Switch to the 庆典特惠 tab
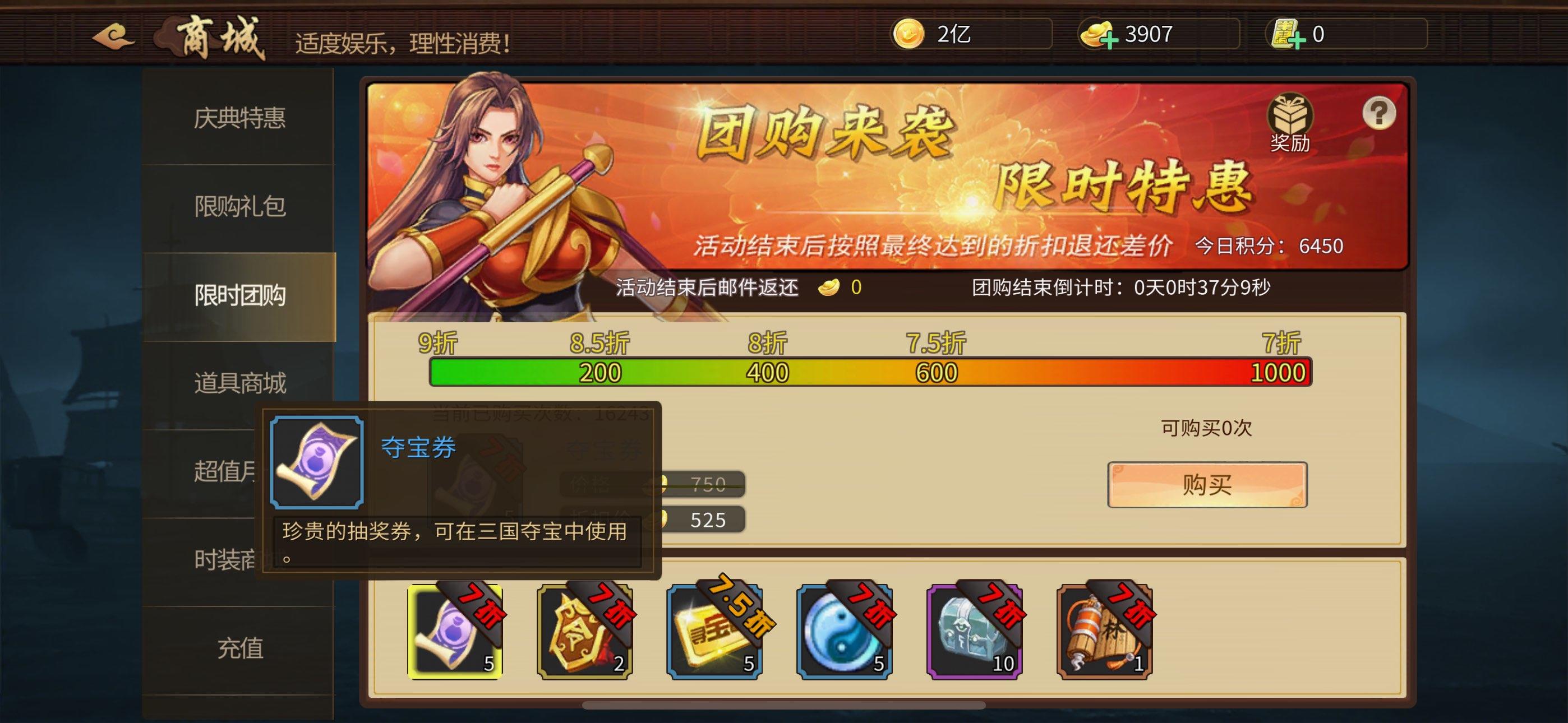Image resolution: width=1568 pixels, height=723 pixels. (x=238, y=120)
